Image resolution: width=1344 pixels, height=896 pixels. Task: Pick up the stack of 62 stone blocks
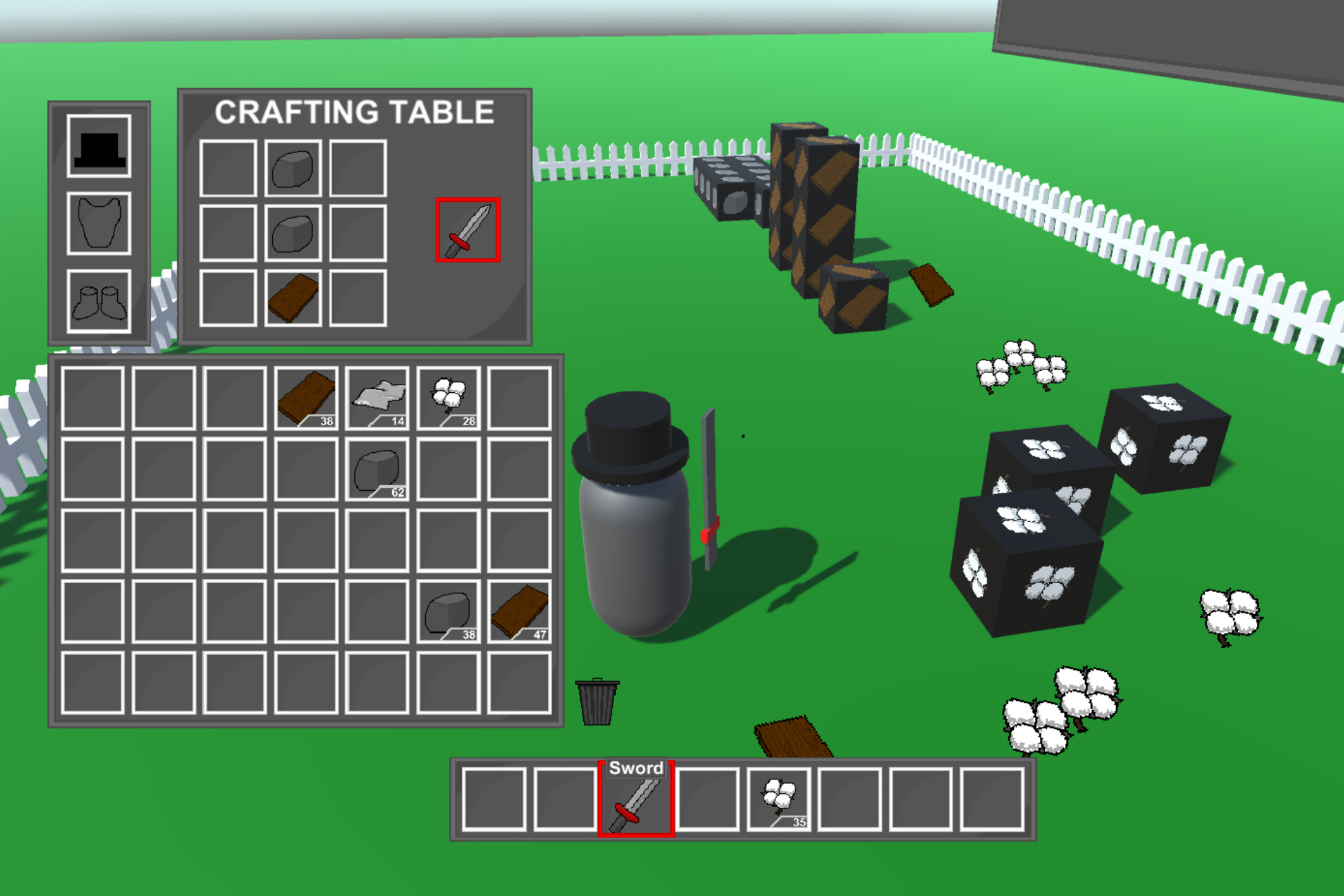377,470
